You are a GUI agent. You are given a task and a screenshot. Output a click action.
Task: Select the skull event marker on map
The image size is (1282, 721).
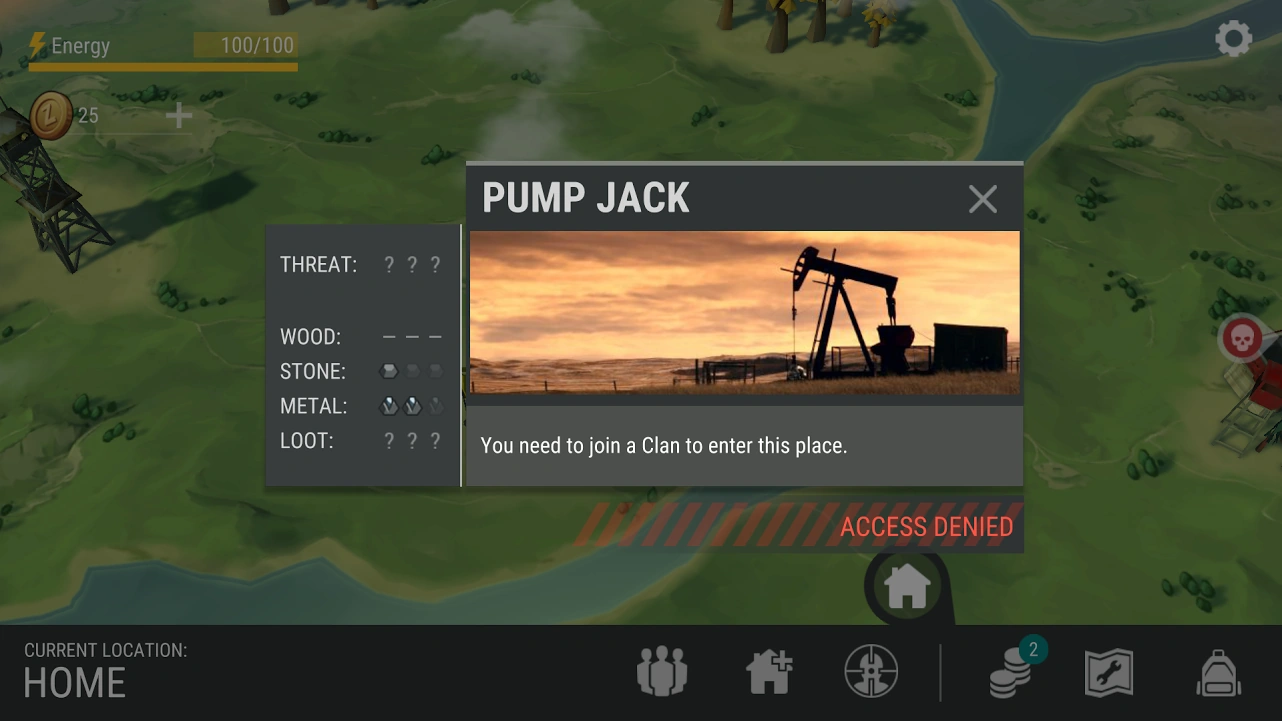1243,338
